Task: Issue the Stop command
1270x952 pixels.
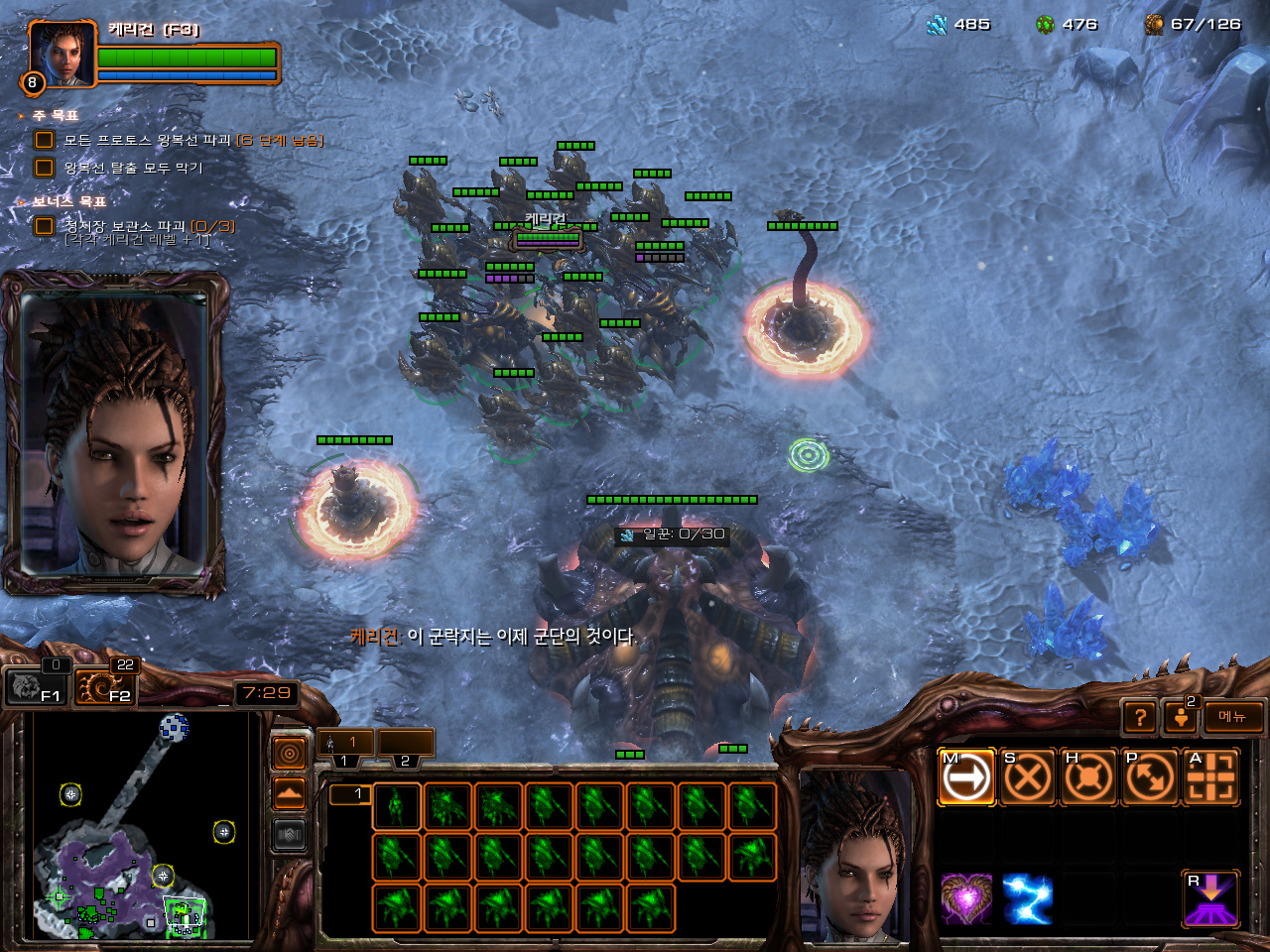Action: pos(1027,776)
